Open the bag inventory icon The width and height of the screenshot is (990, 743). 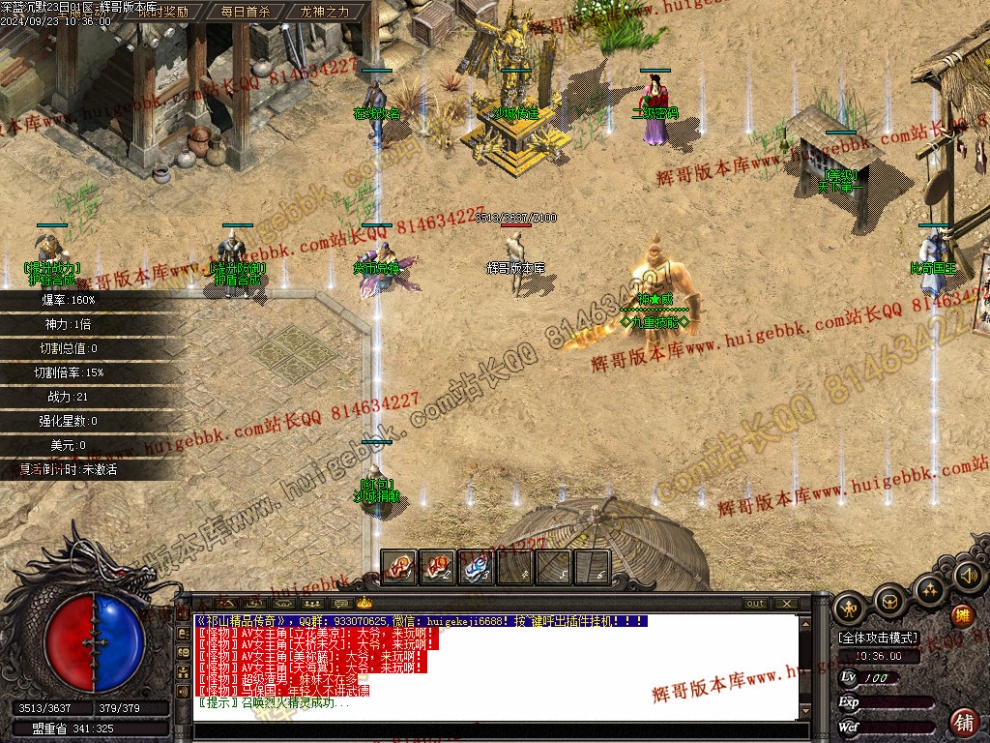pyautogui.click(x=890, y=599)
